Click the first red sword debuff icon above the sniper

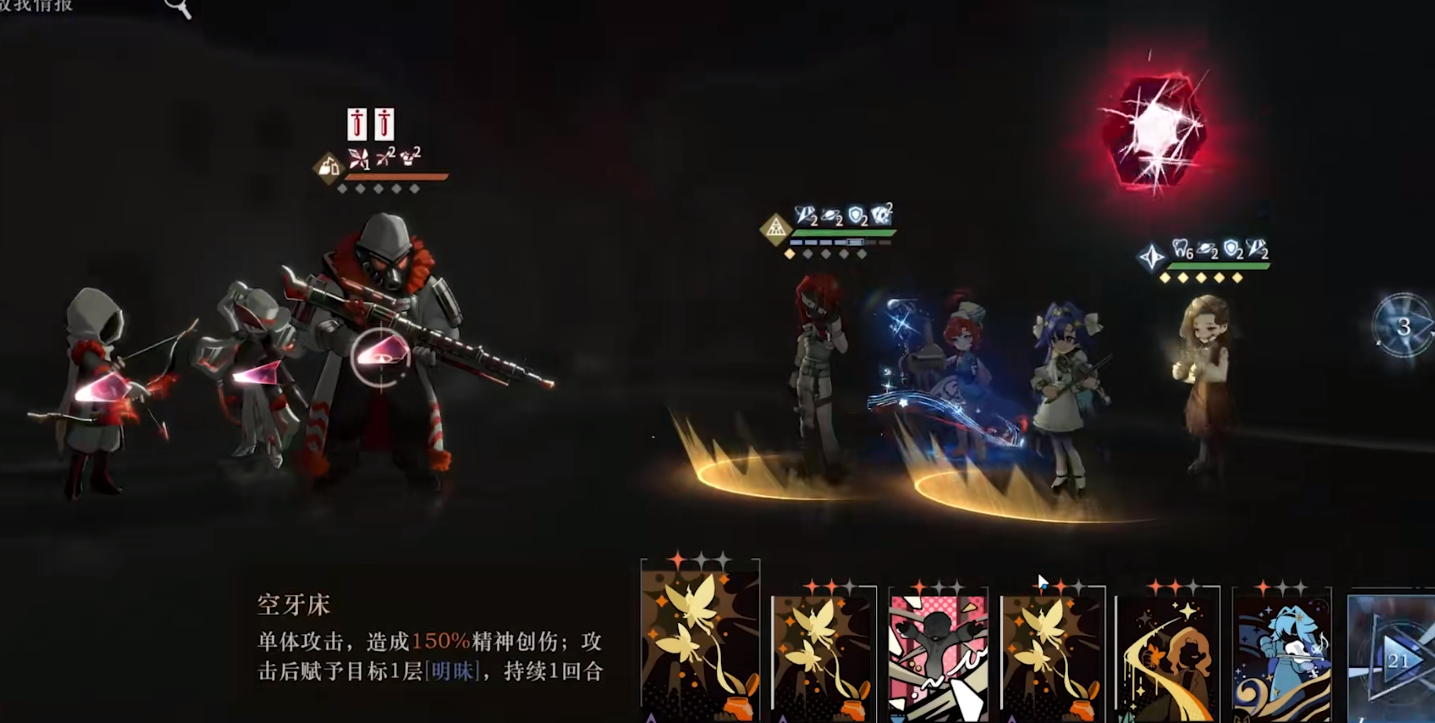point(357,124)
